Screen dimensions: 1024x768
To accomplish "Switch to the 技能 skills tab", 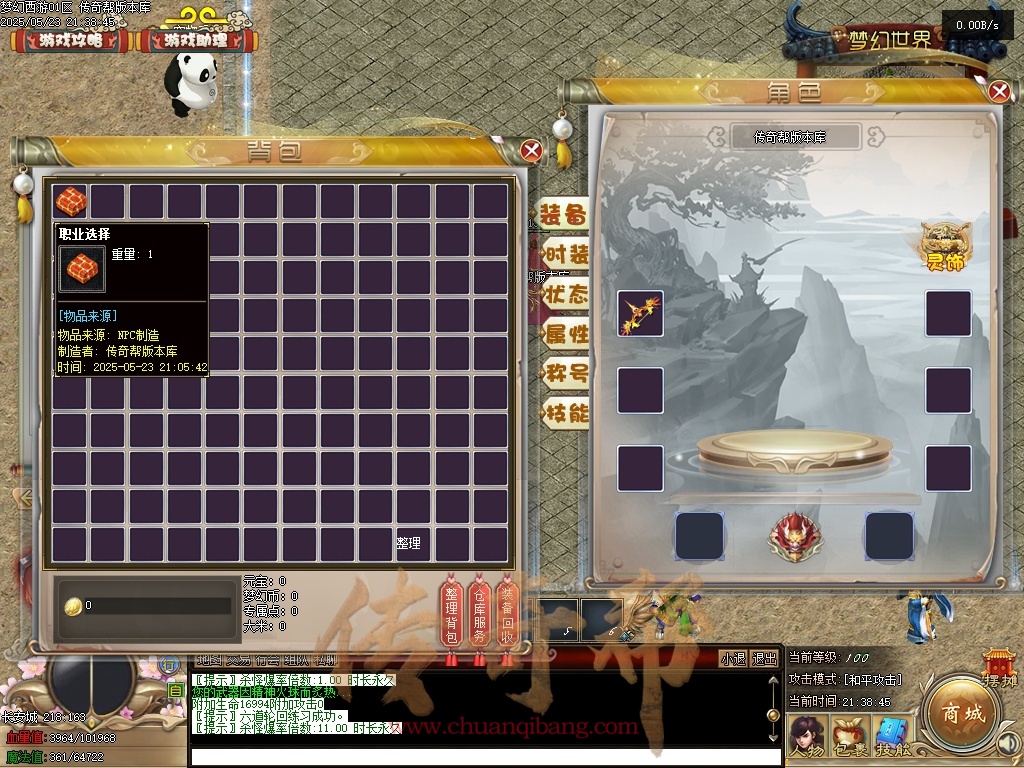I will [565, 413].
